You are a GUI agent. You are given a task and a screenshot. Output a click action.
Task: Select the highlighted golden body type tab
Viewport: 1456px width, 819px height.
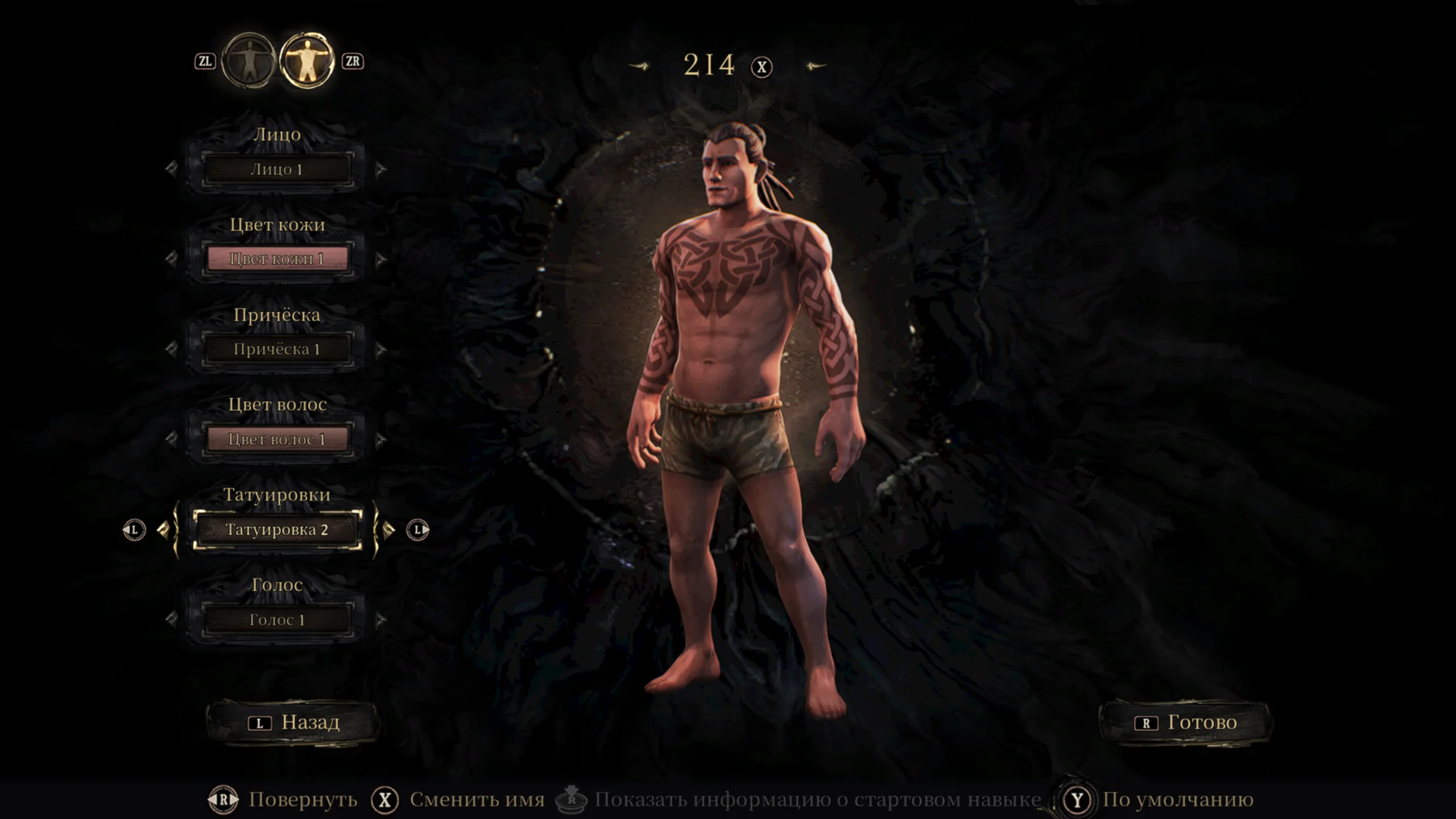tap(307, 61)
